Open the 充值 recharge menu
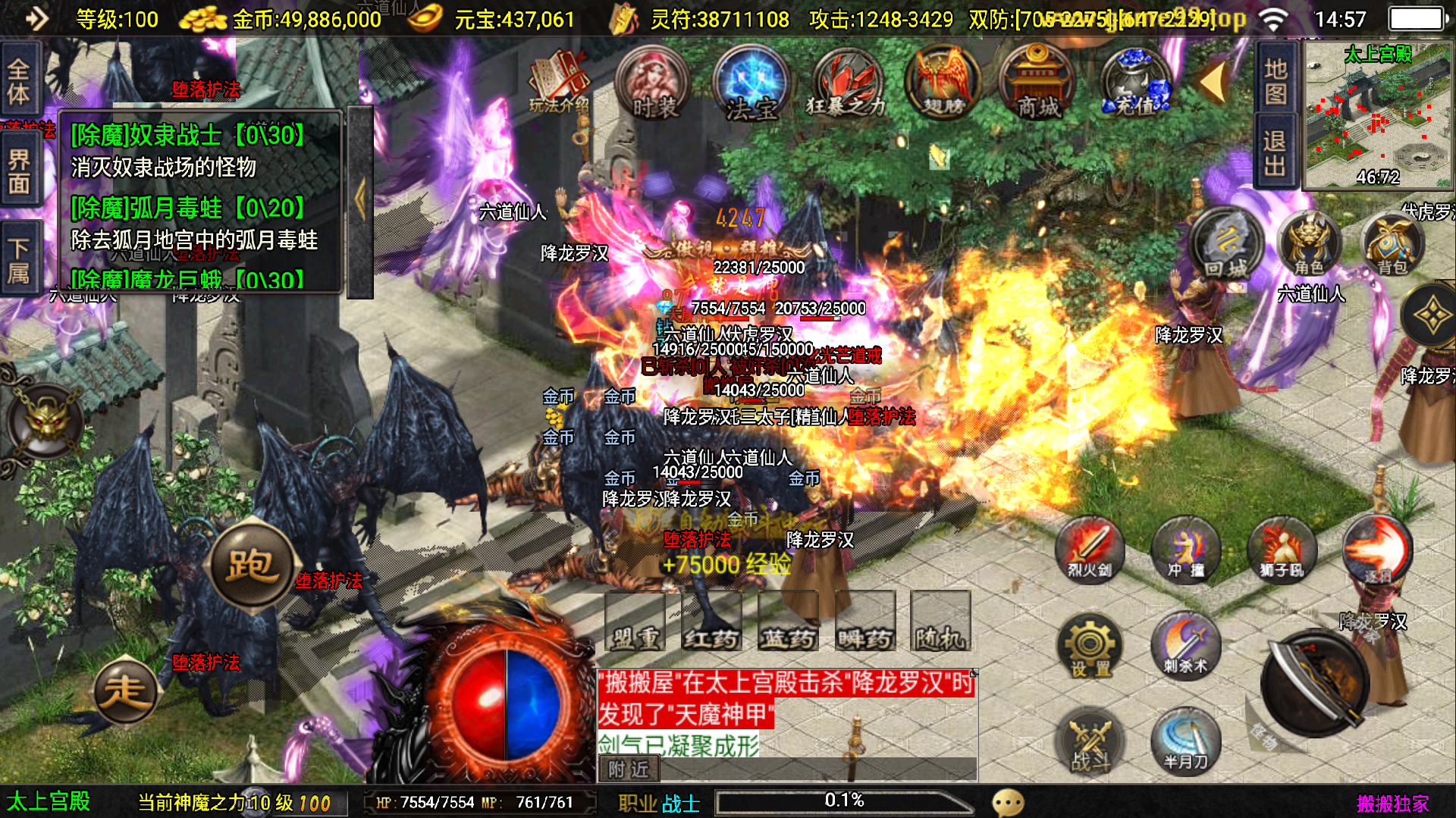 (1135, 83)
